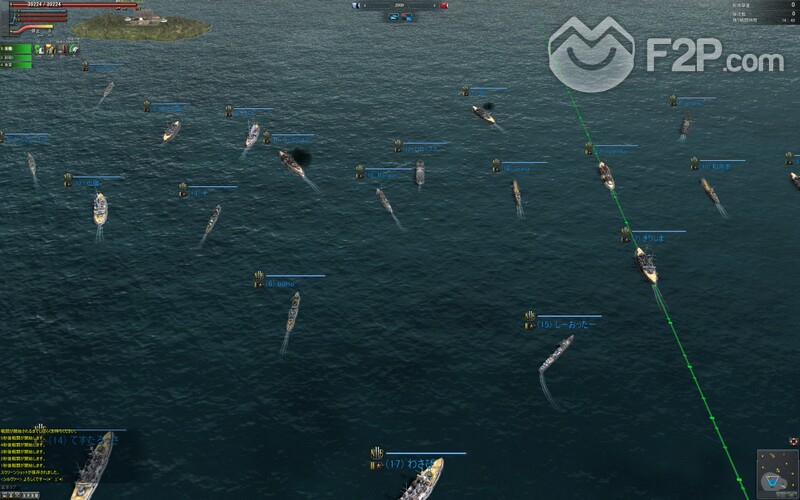The height and width of the screenshot is (500, 800).
Task: Click the red and blue icon under the score bar
Action: click(408, 17)
